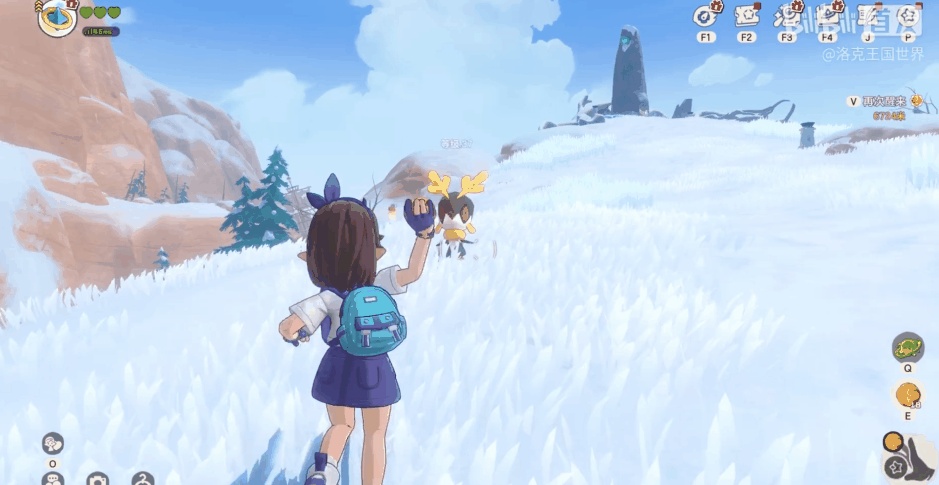Open the F2 star ticket icon
The width and height of the screenshot is (939, 485).
pyautogui.click(x=746, y=16)
